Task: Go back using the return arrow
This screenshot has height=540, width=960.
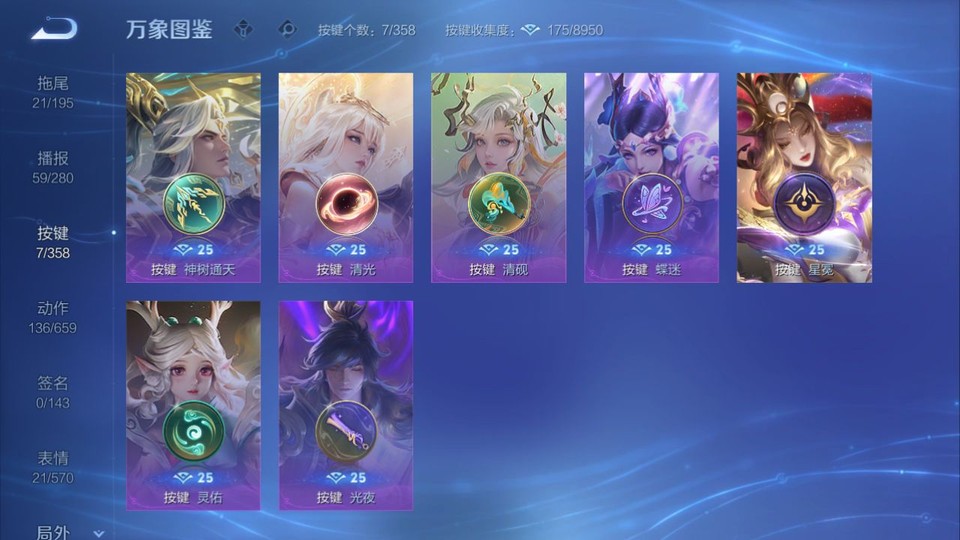Action: pyautogui.click(x=54, y=30)
